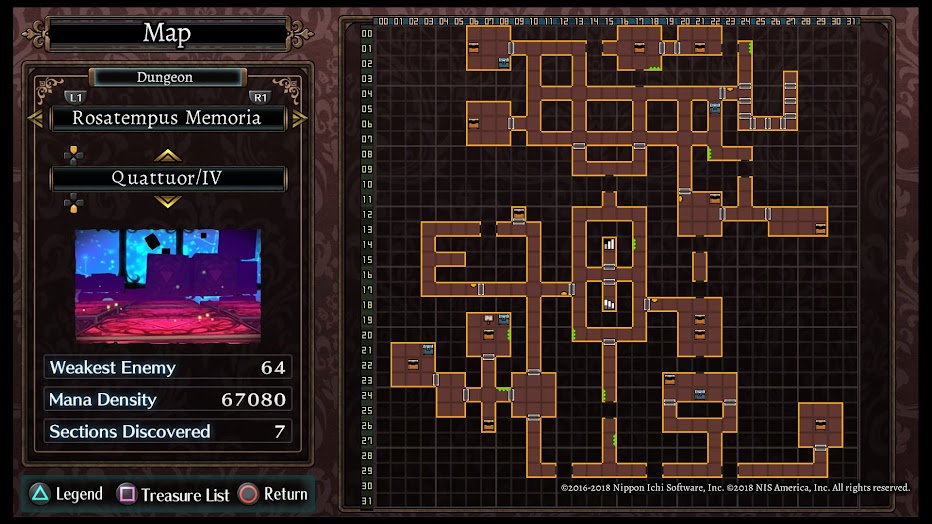Go up one floor with up chevron
Screen dimensions: 932x524
[167, 155]
